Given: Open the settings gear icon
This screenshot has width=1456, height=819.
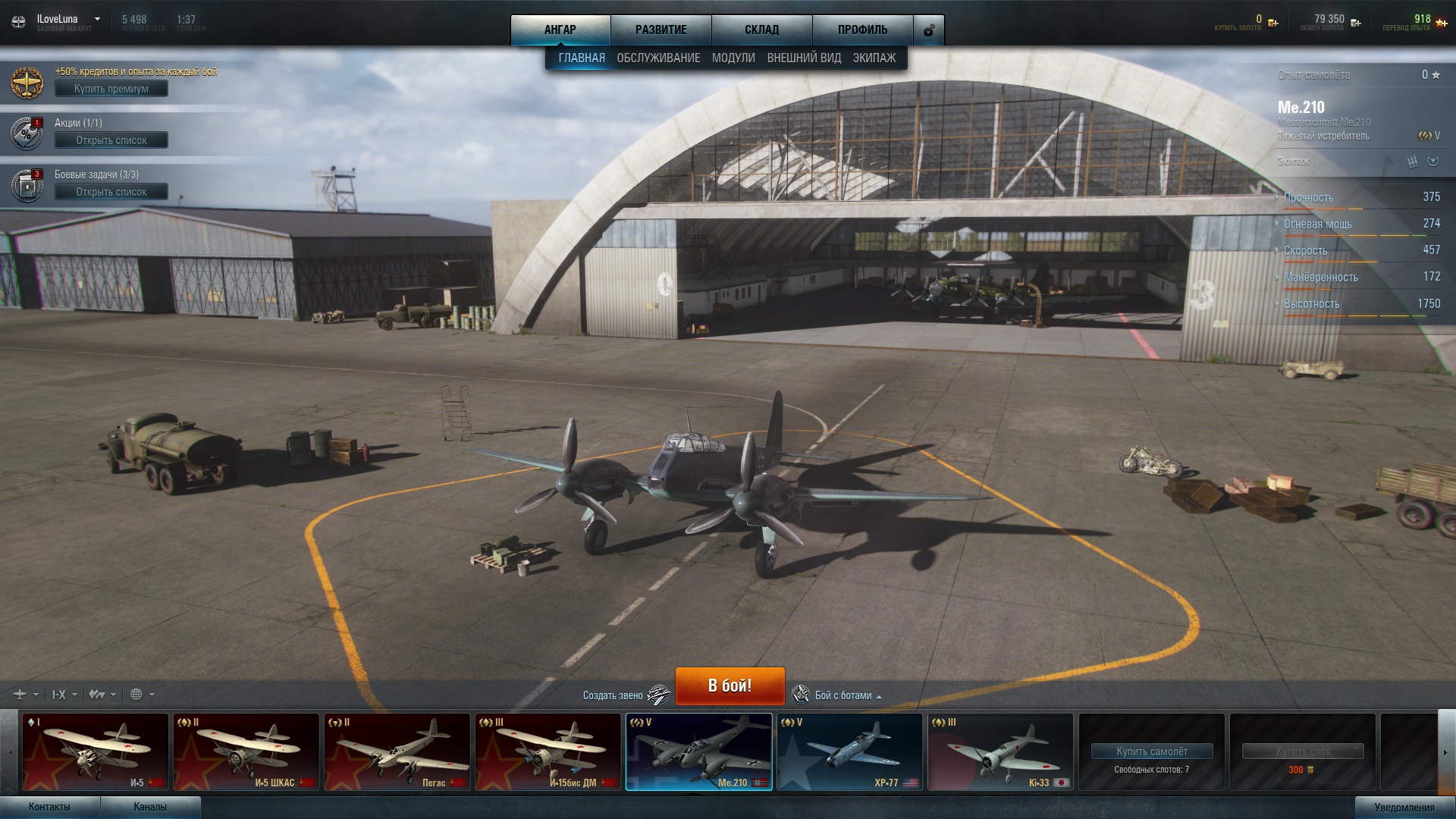Looking at the screenshot, I should tap(929, 30).
